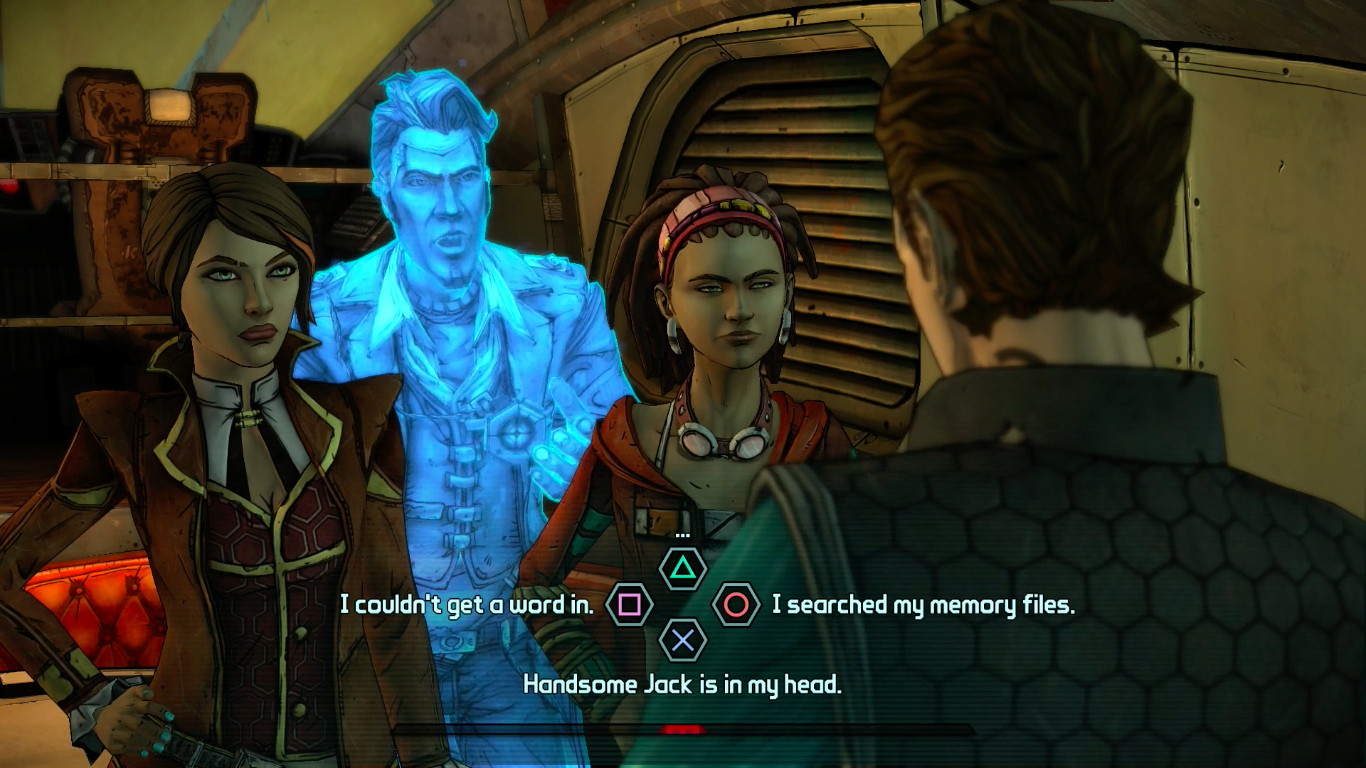Viewport: 1366px width, 768px height.
Task: Pick the silent "..." dialogue option
Action: [x=683, y=569]
